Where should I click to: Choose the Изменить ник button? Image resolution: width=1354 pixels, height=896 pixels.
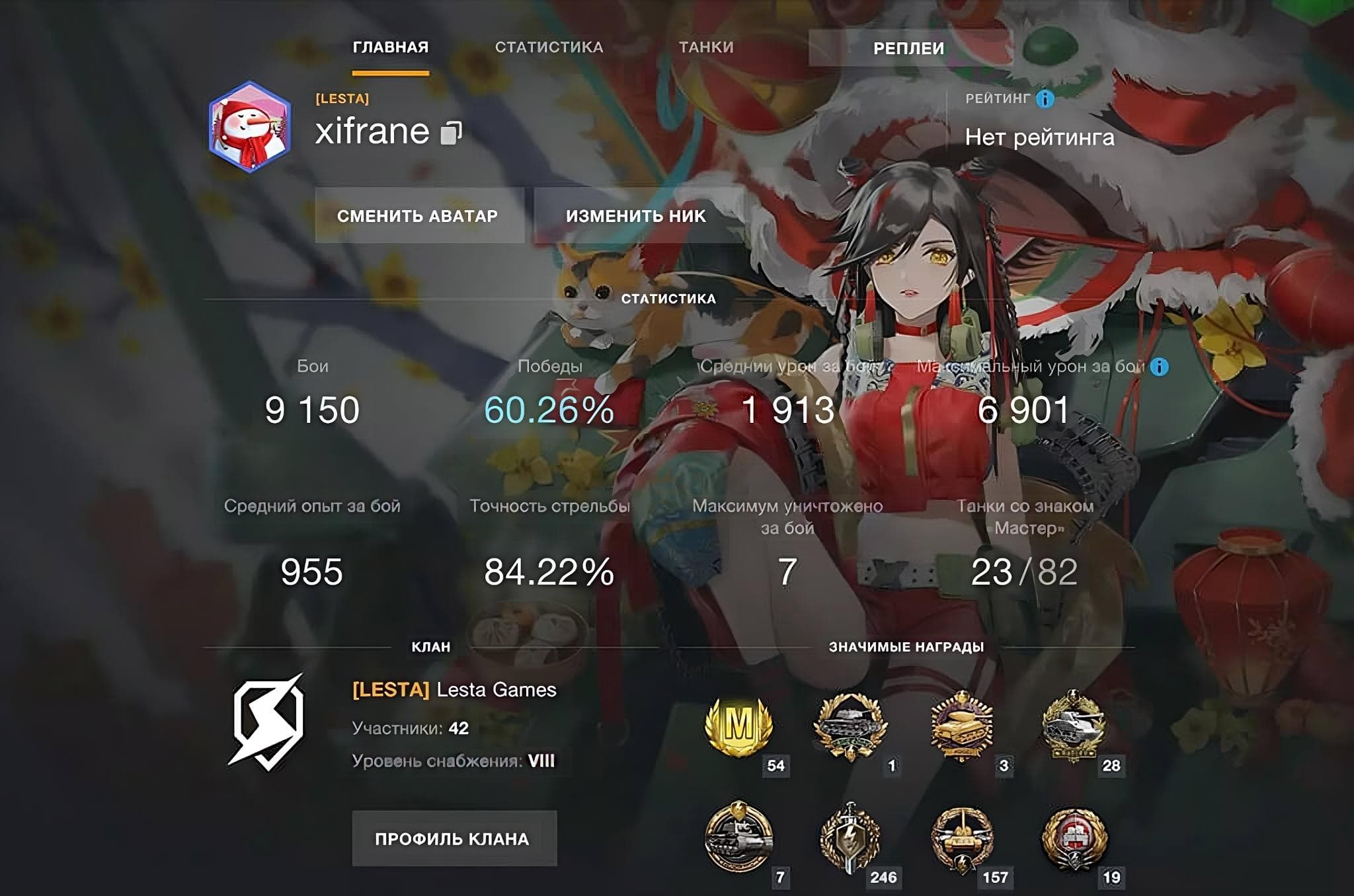pos(635,216)
